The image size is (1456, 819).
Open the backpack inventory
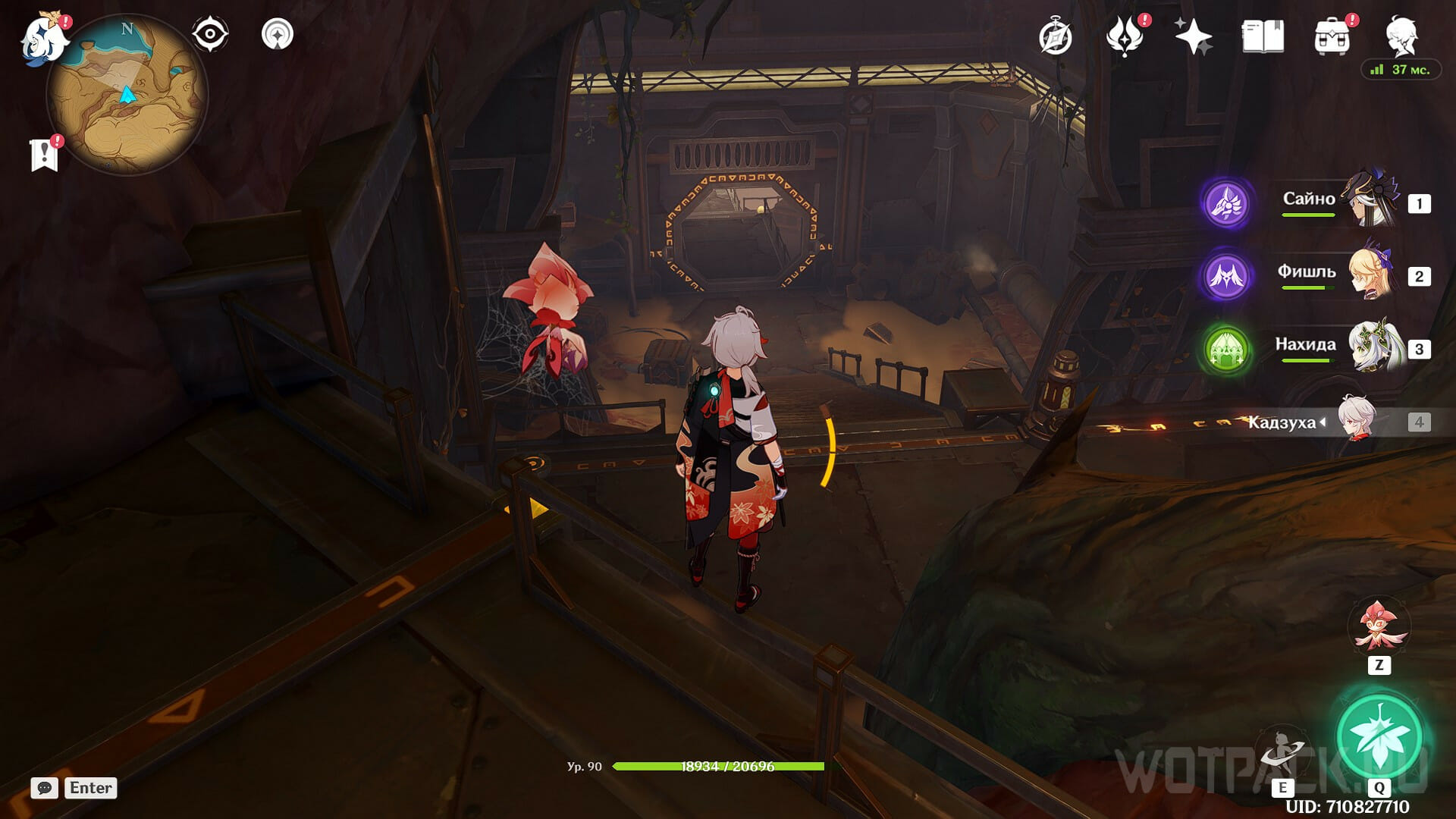click(x=1332, y=36)
